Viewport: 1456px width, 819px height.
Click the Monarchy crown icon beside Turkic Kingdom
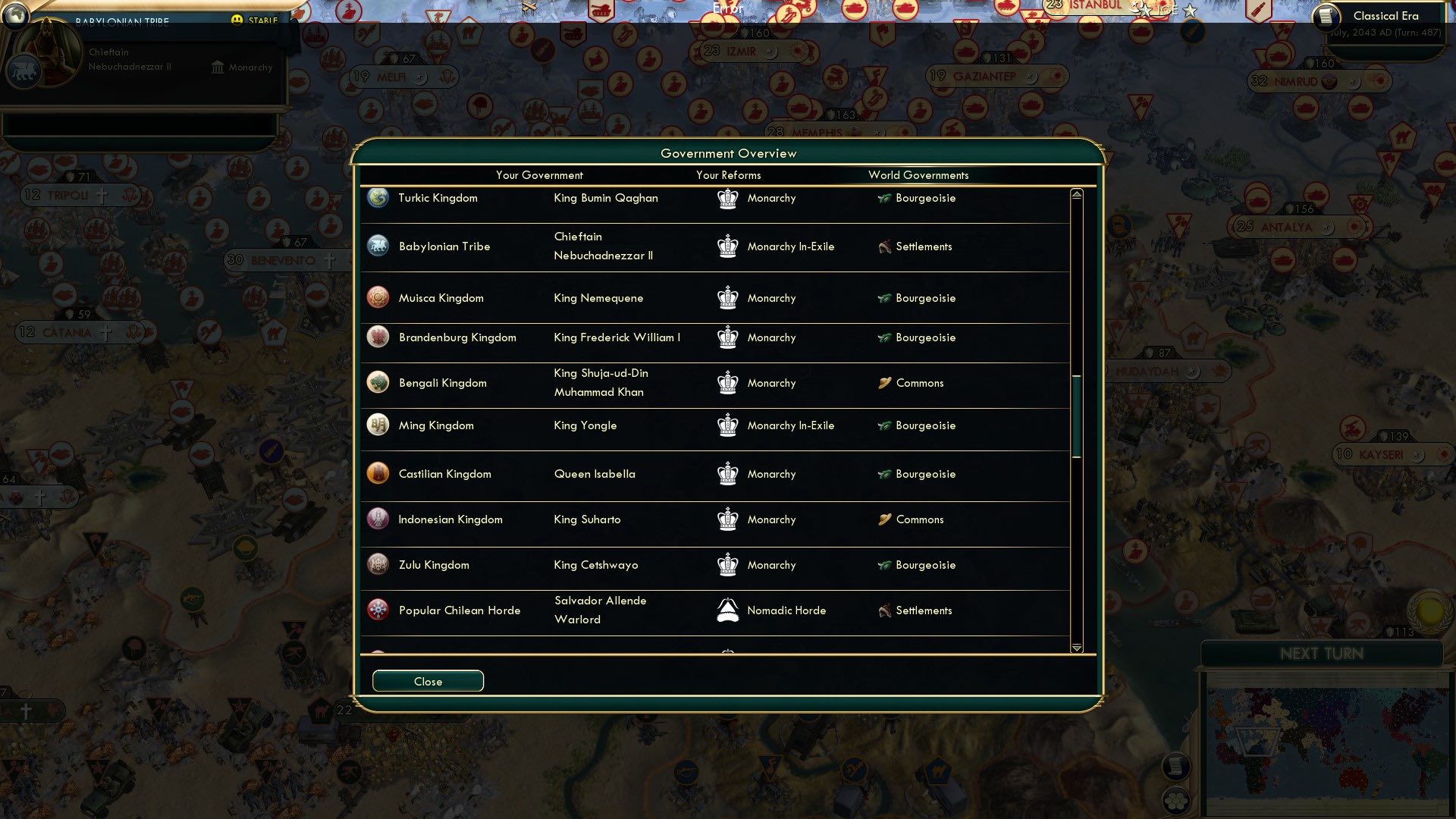click(727, 198)
